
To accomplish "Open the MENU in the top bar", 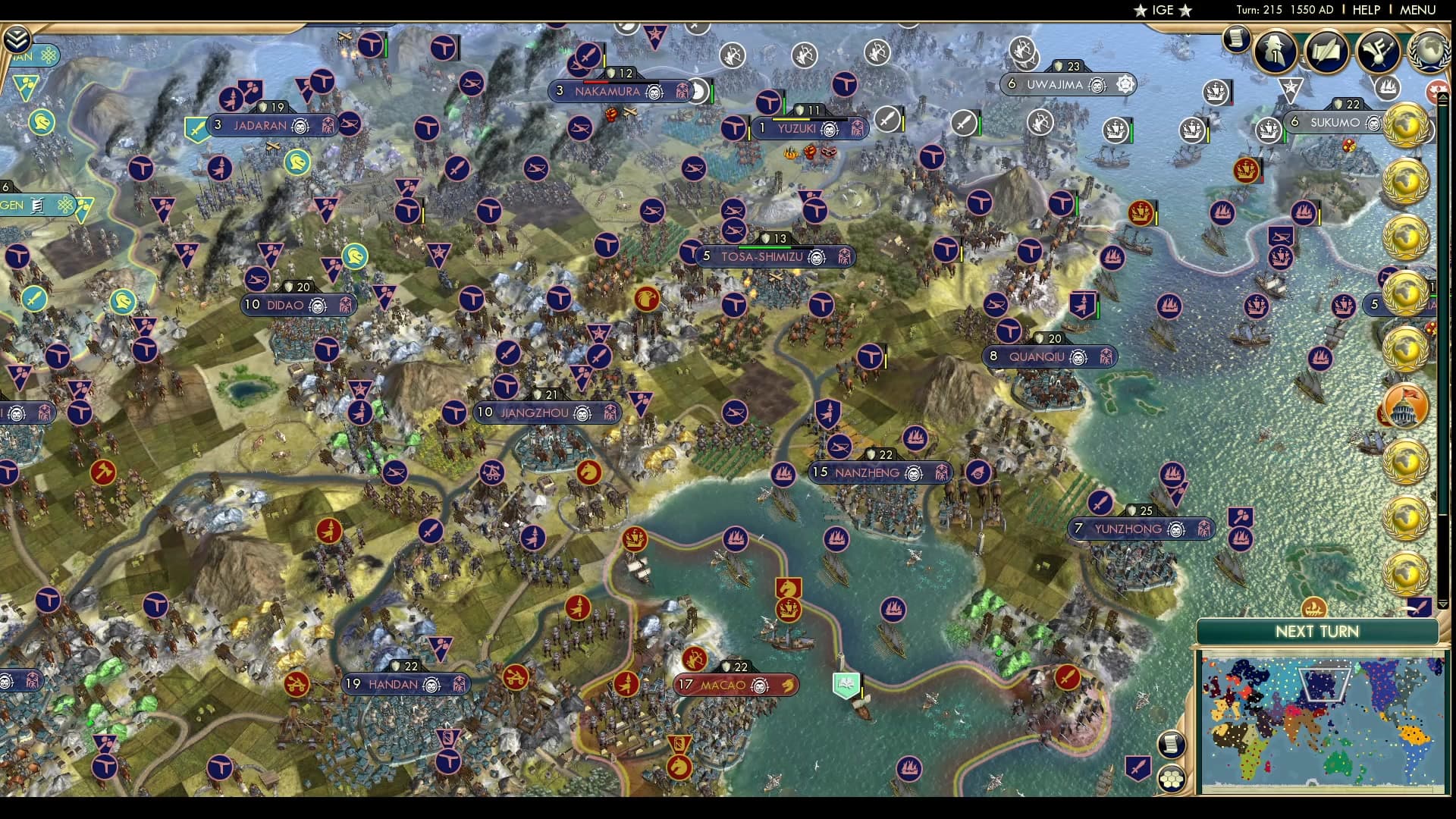I will 1417,10.
